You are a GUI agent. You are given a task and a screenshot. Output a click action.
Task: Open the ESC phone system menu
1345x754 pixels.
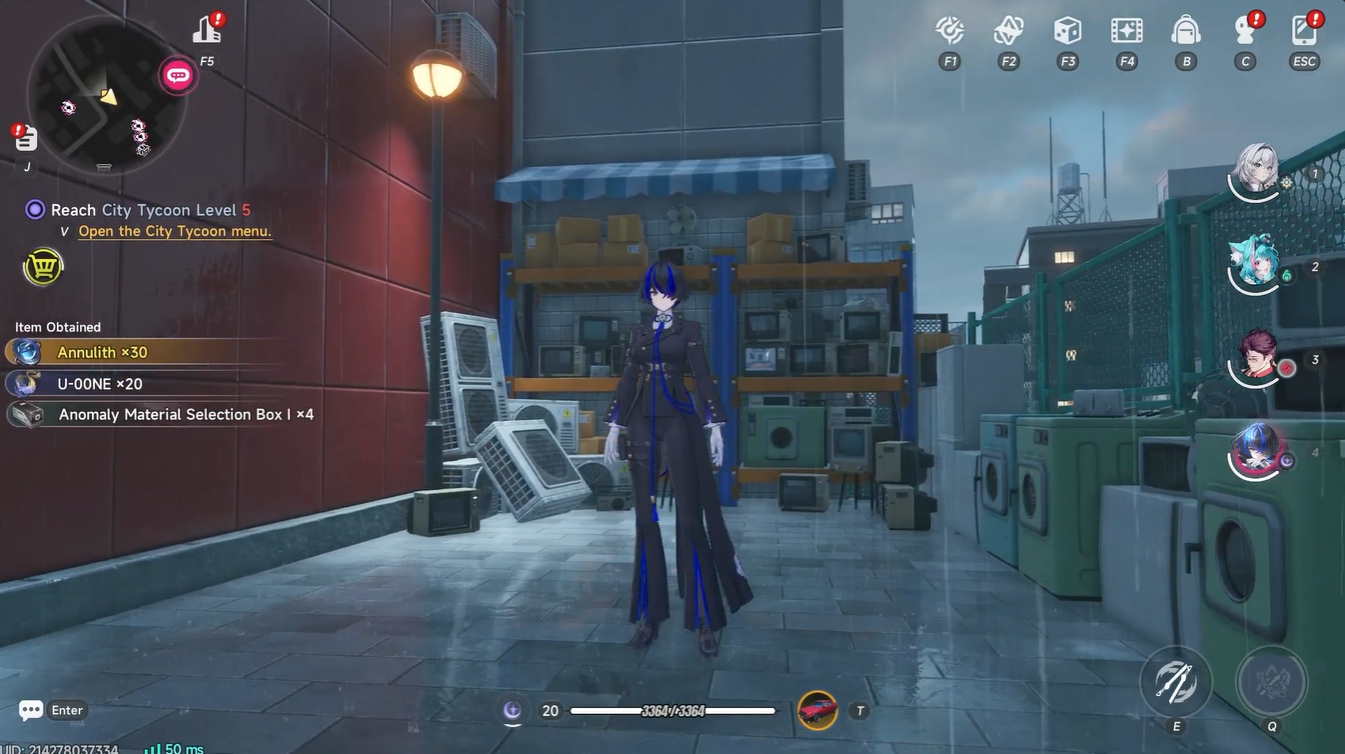[x=1303, y=30]
